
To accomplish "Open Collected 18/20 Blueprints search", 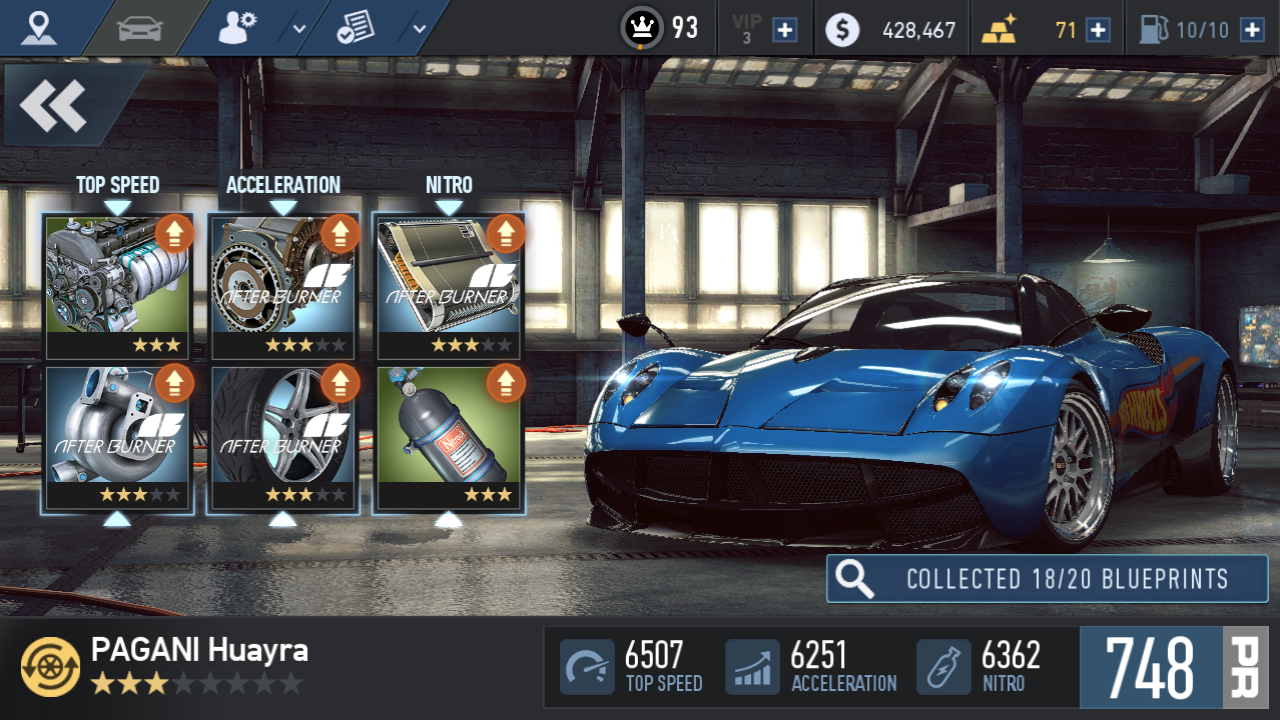I will pyautogui.click(x=1046, y=579).
